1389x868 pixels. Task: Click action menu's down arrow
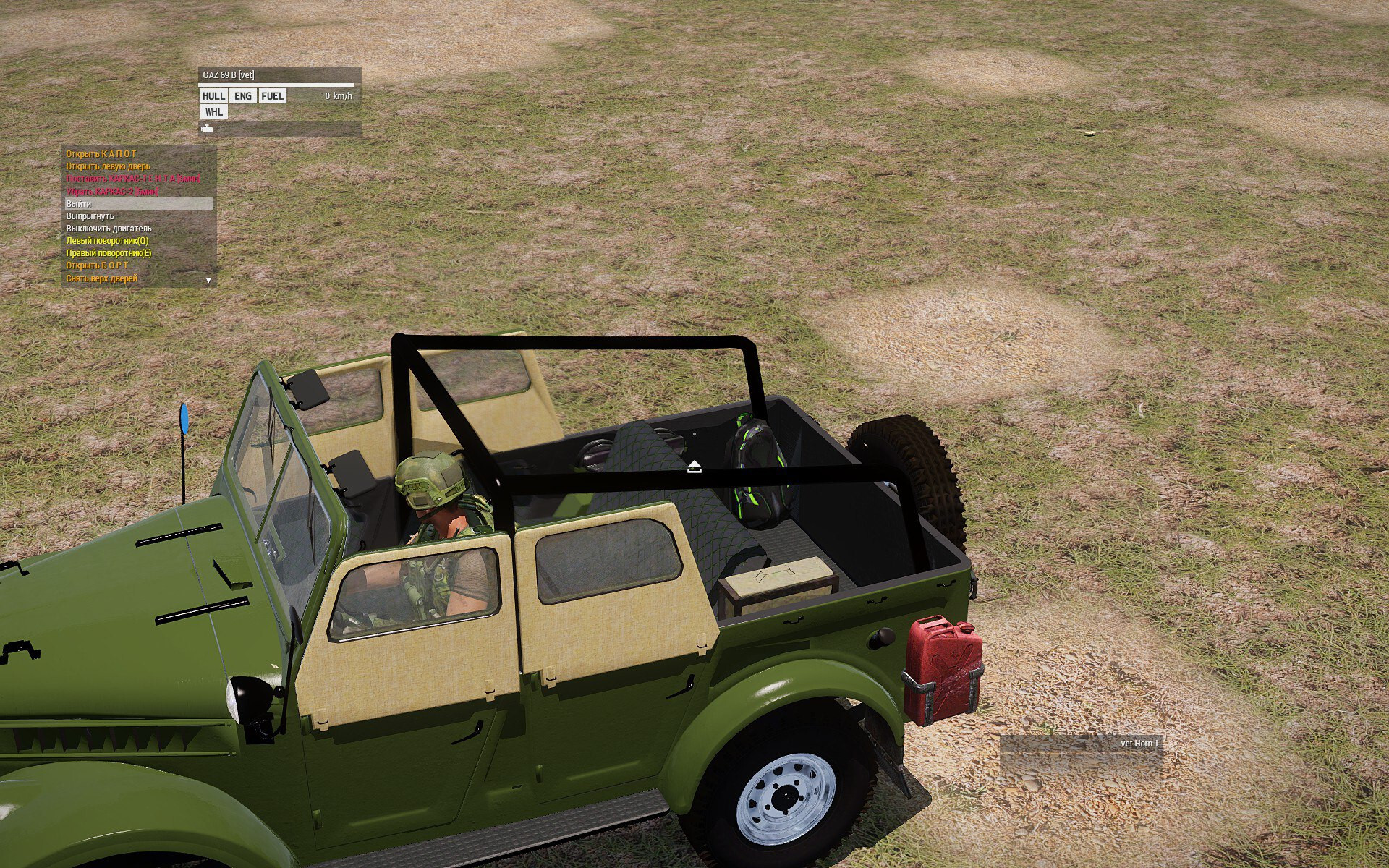click(x=208, y=280)
